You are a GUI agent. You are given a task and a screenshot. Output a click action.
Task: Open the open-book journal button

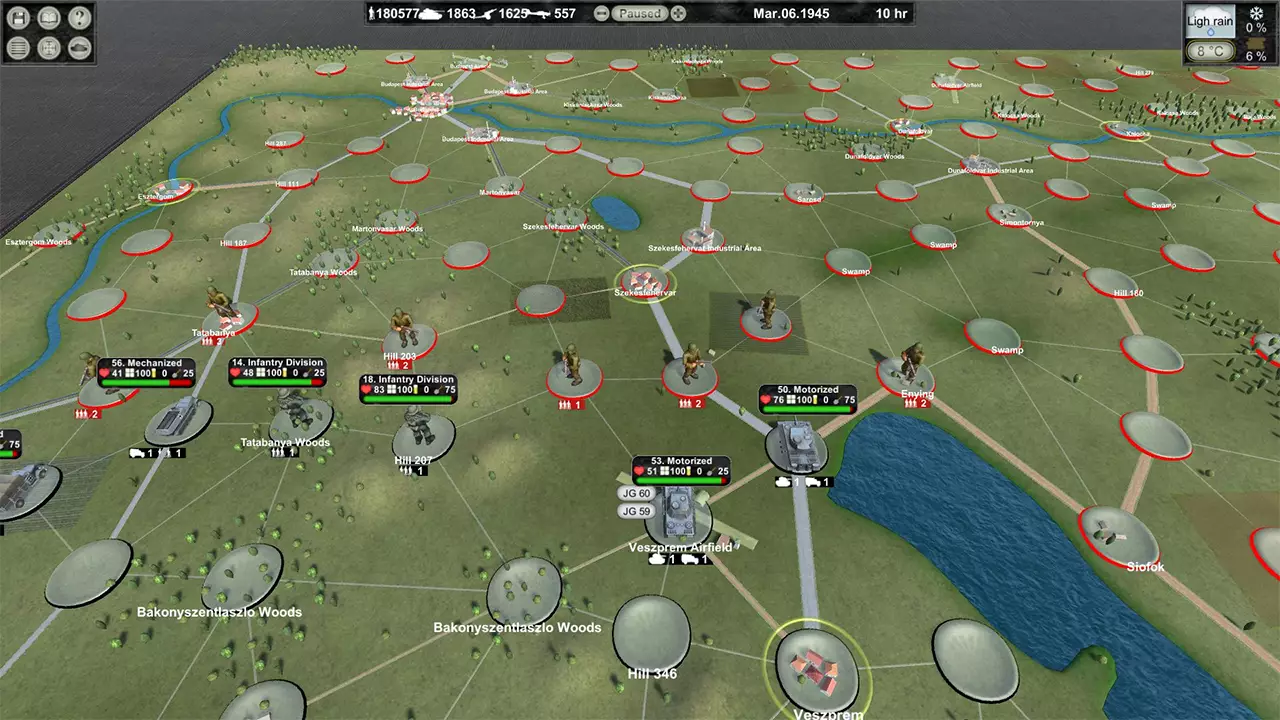click(49, 17)
